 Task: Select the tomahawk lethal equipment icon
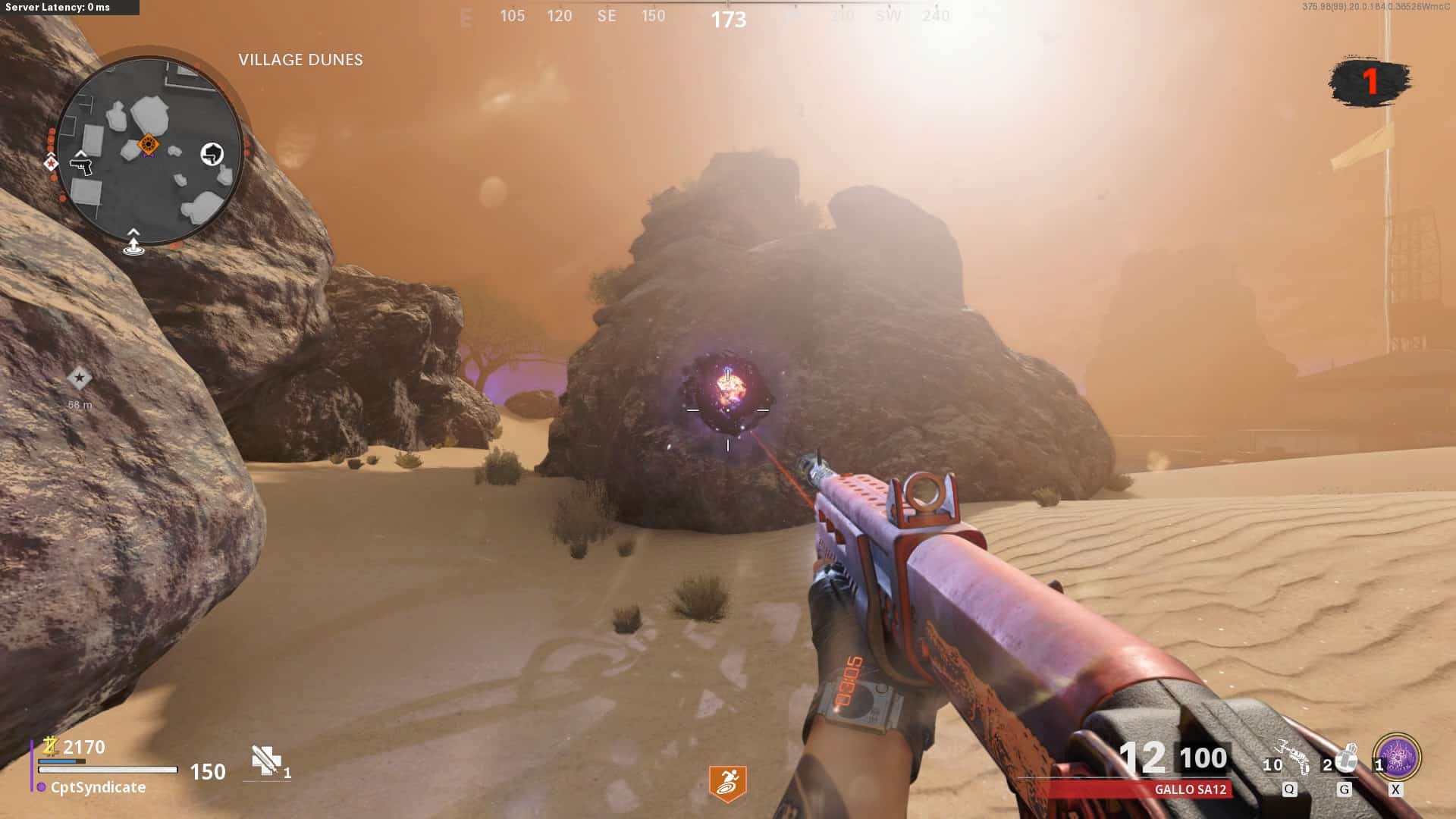1294,757
